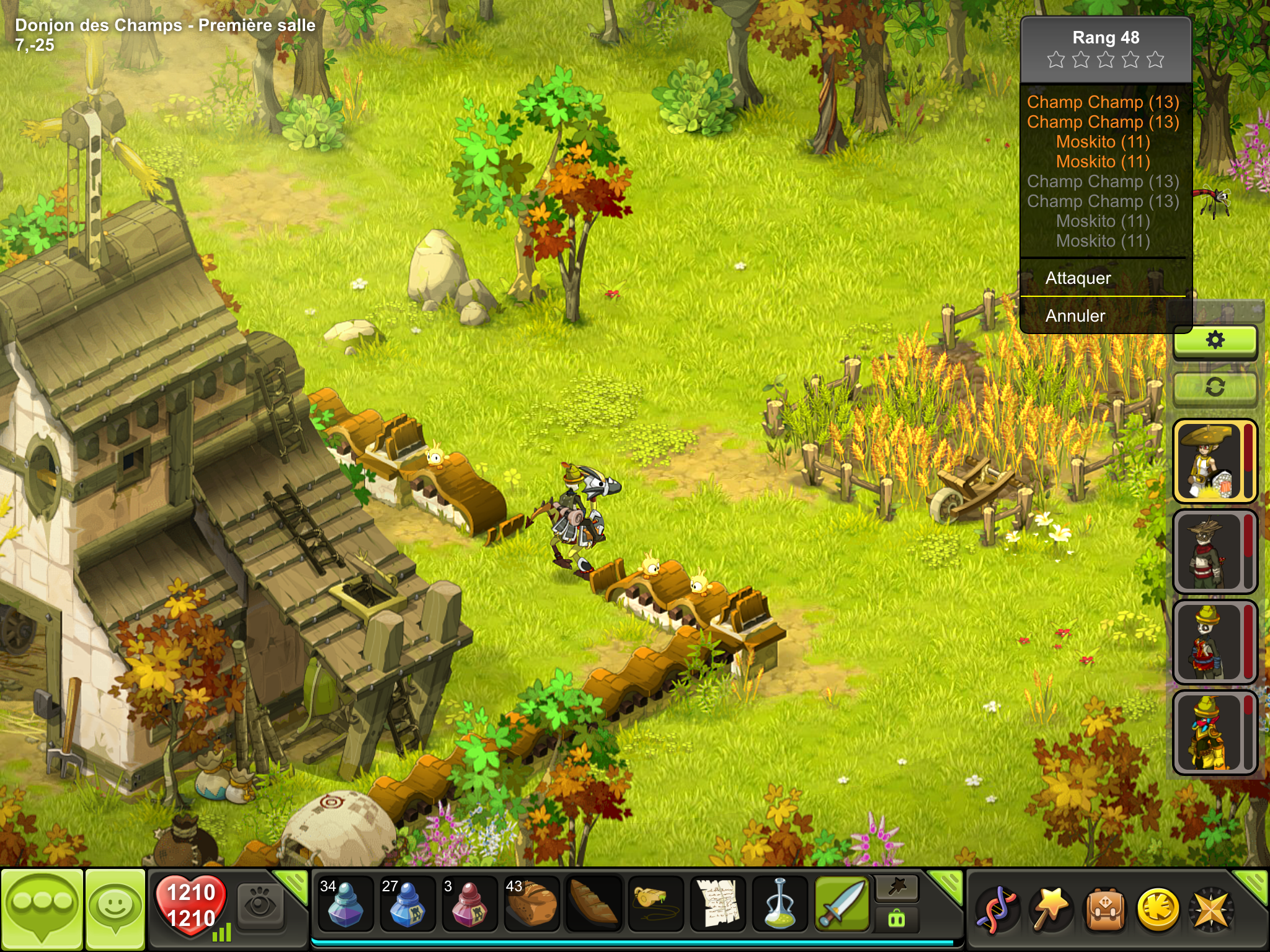Open the gold Kama coin shop
The width and height of the screenshot is (1270, 952).
[1157, 910]
